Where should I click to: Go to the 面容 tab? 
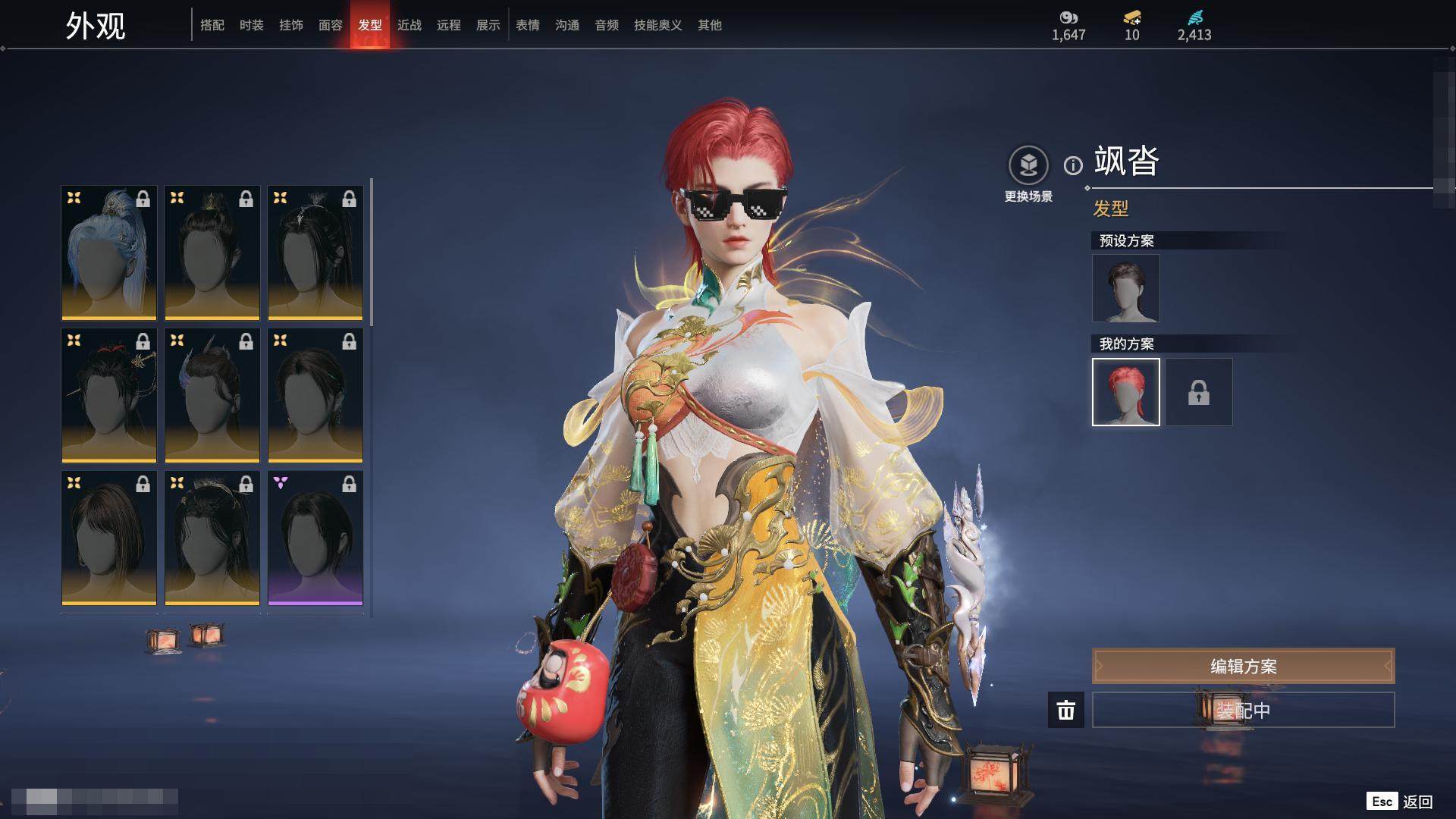331,25
